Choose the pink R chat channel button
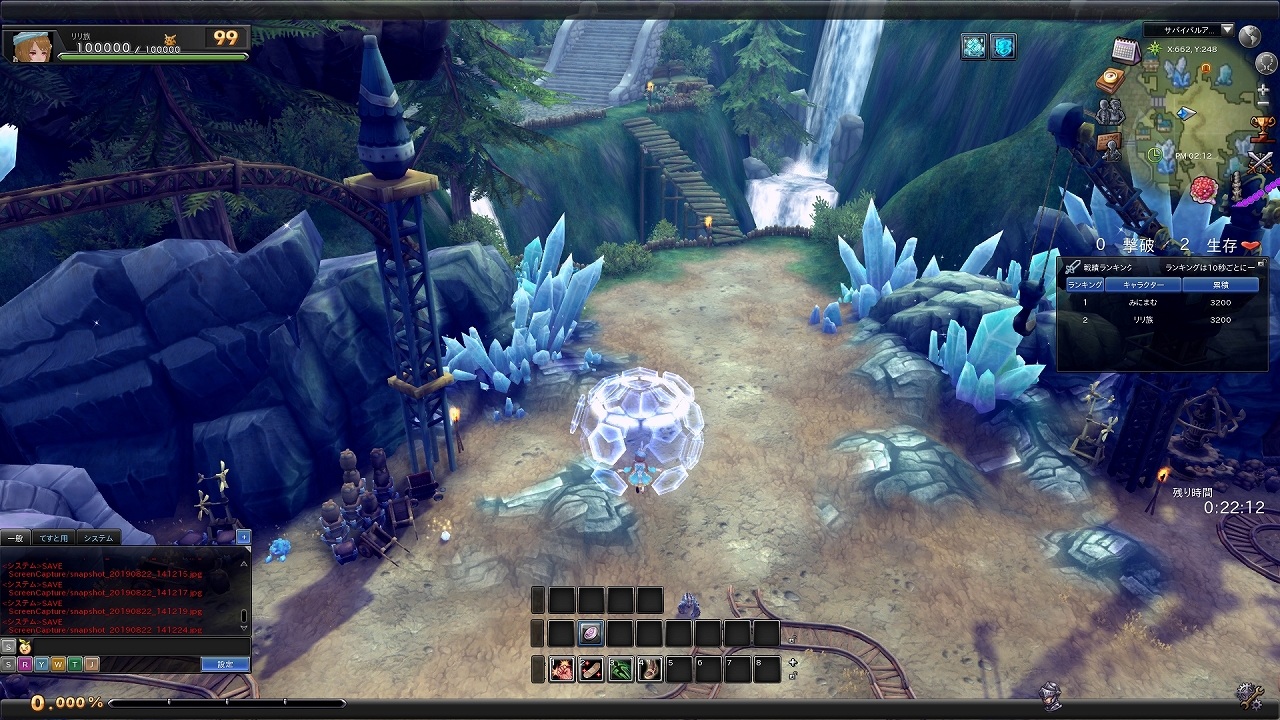The image size is (1280, 720). point(24,664)
